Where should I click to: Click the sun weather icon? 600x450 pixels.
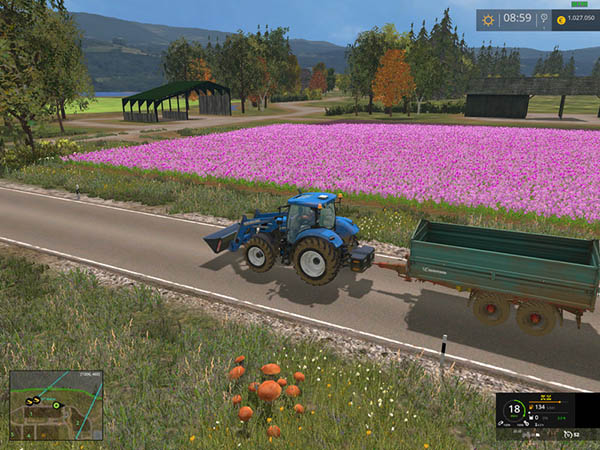[488, 18]
